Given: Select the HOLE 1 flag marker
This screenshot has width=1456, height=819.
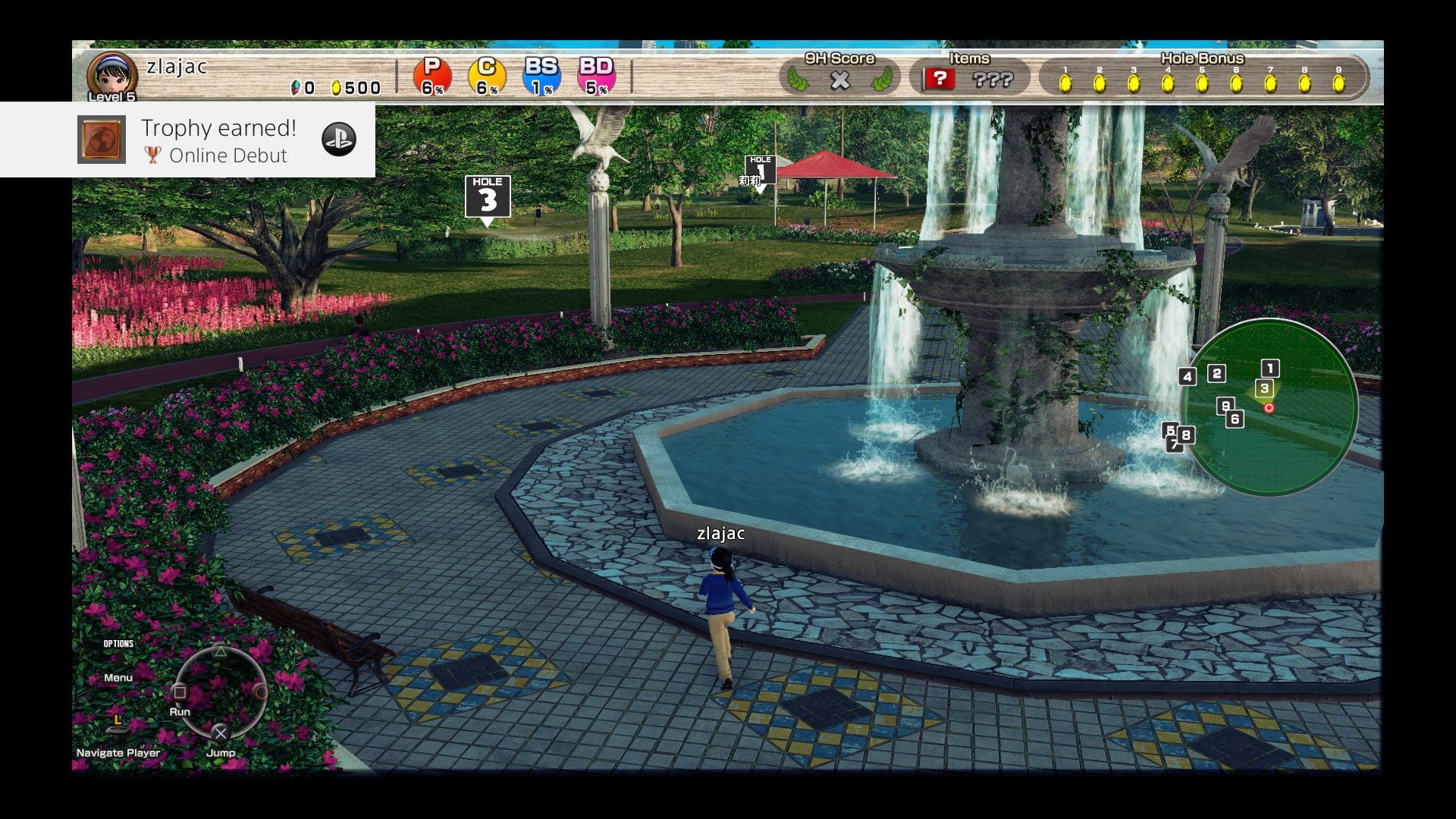Looking at the screenshot, I should click(761, 171).
